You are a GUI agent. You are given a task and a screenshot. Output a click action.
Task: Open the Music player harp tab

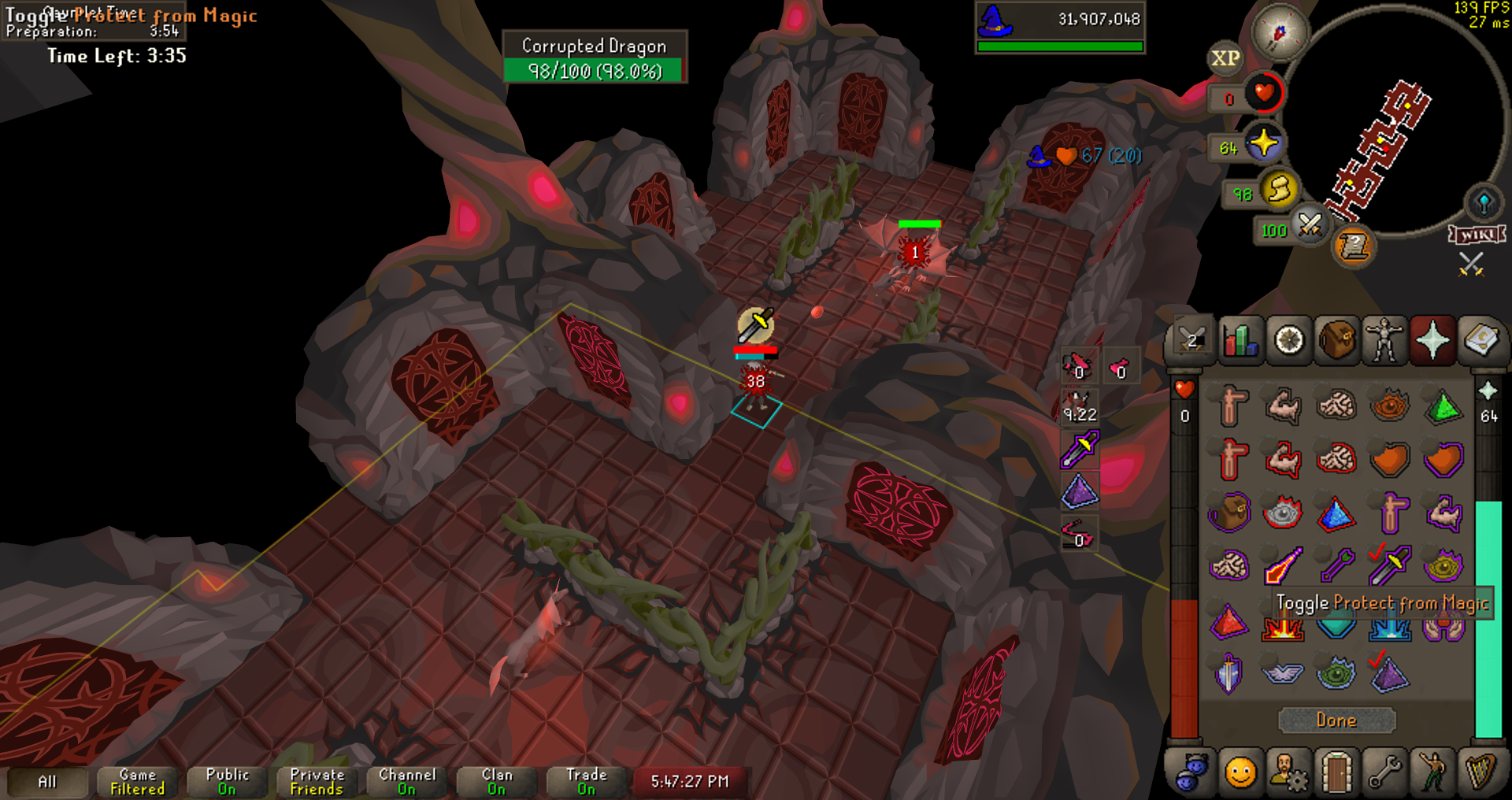coord(1480,772)
